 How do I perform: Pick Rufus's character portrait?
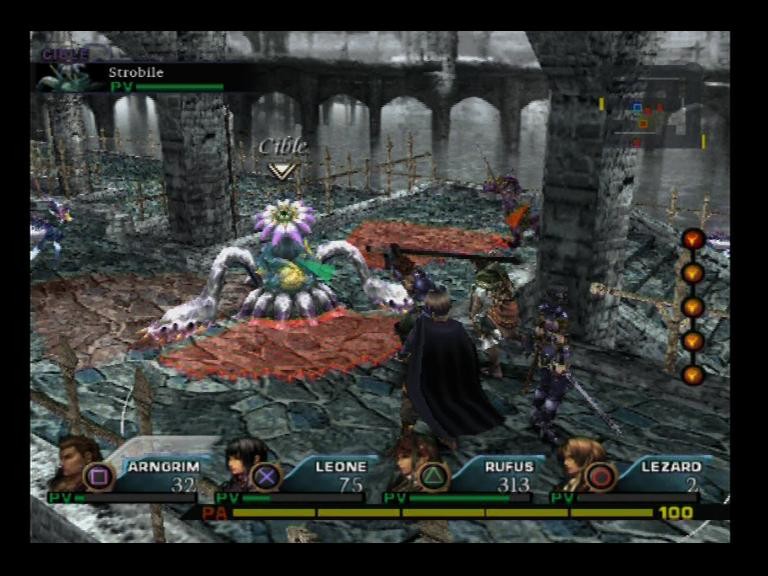407,462
